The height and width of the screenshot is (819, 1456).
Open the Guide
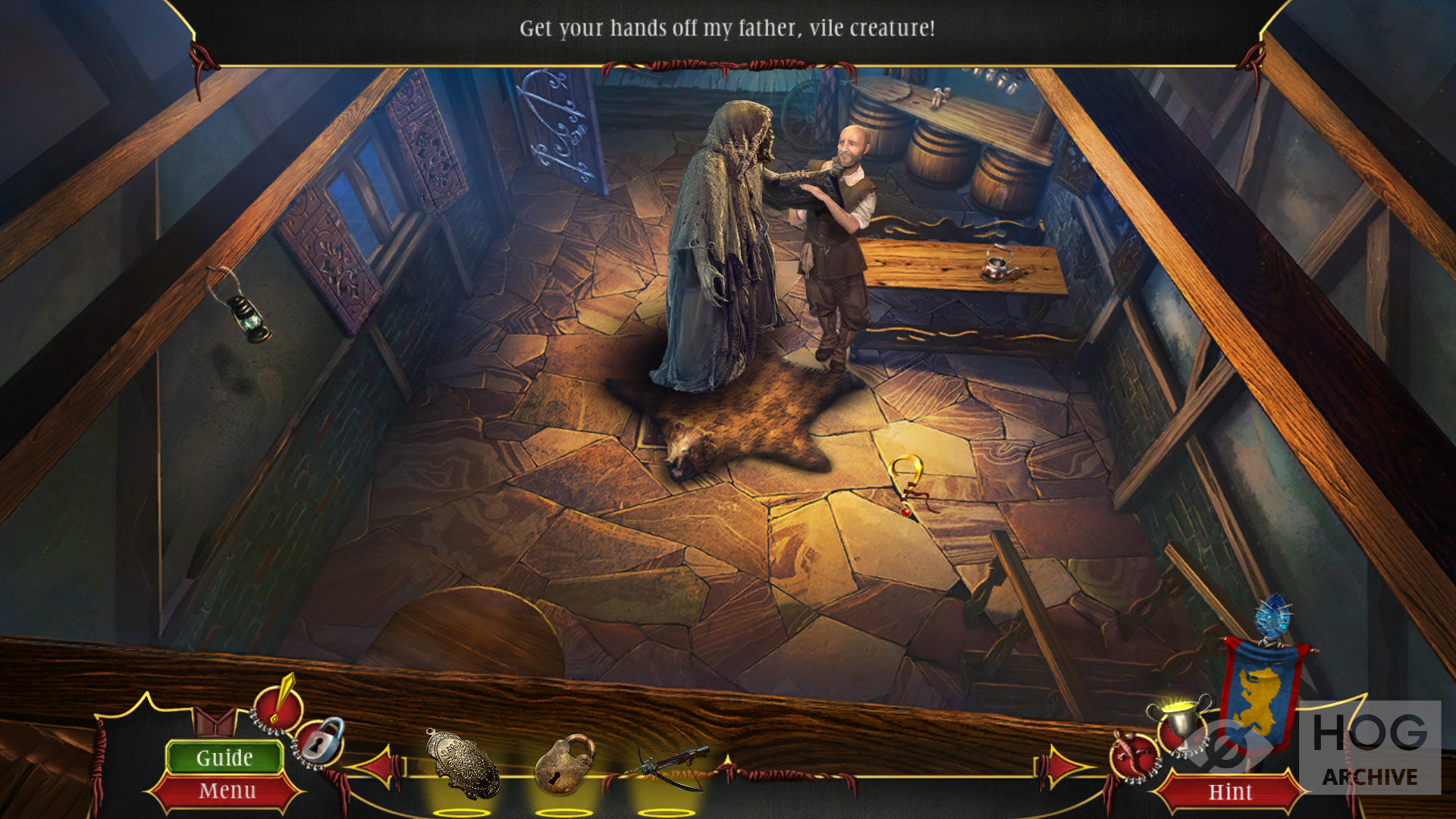pyautogui.click(x=224, y=758)
